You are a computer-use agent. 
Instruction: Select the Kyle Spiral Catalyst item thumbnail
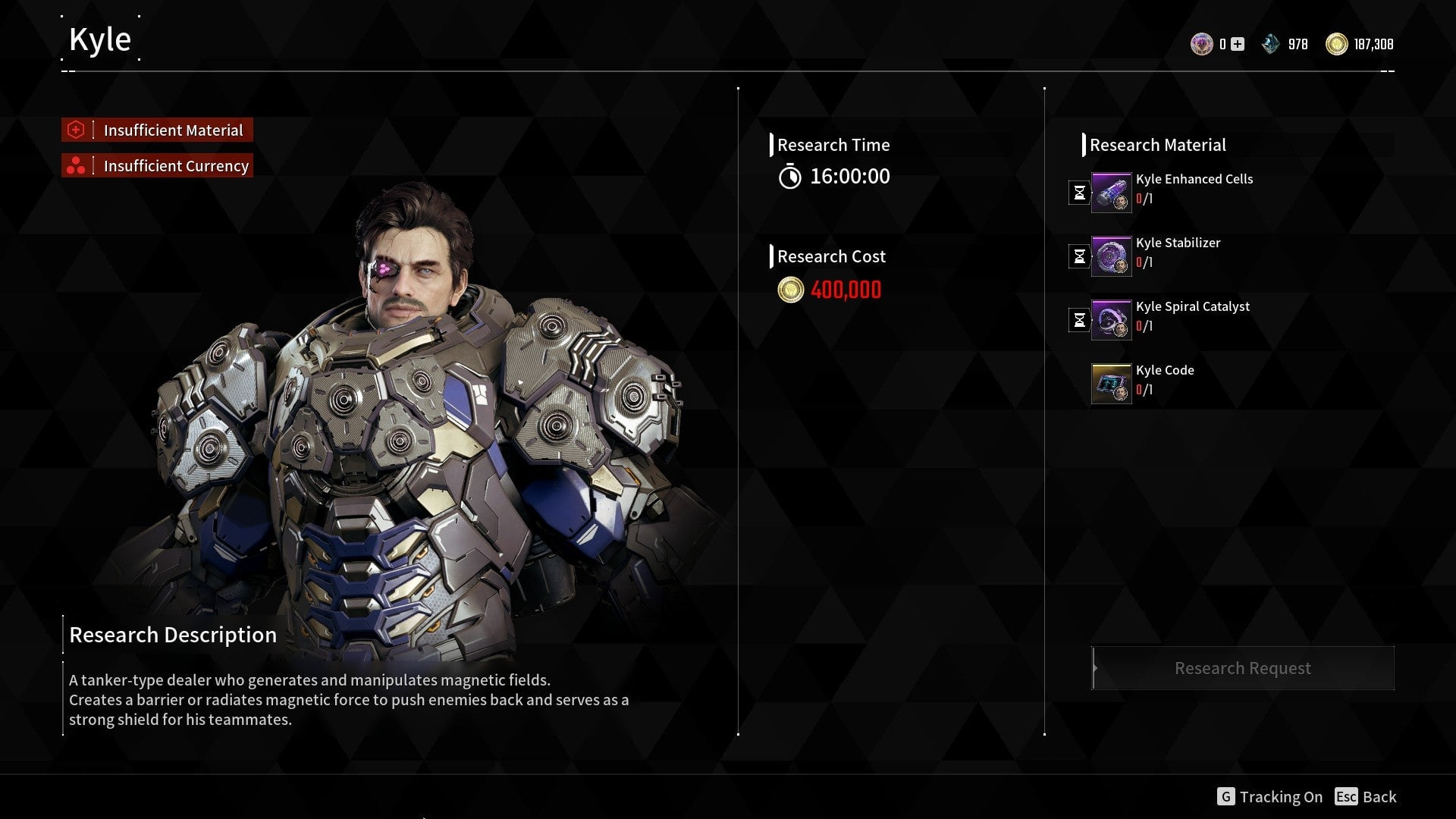(x=1111, y=319)
